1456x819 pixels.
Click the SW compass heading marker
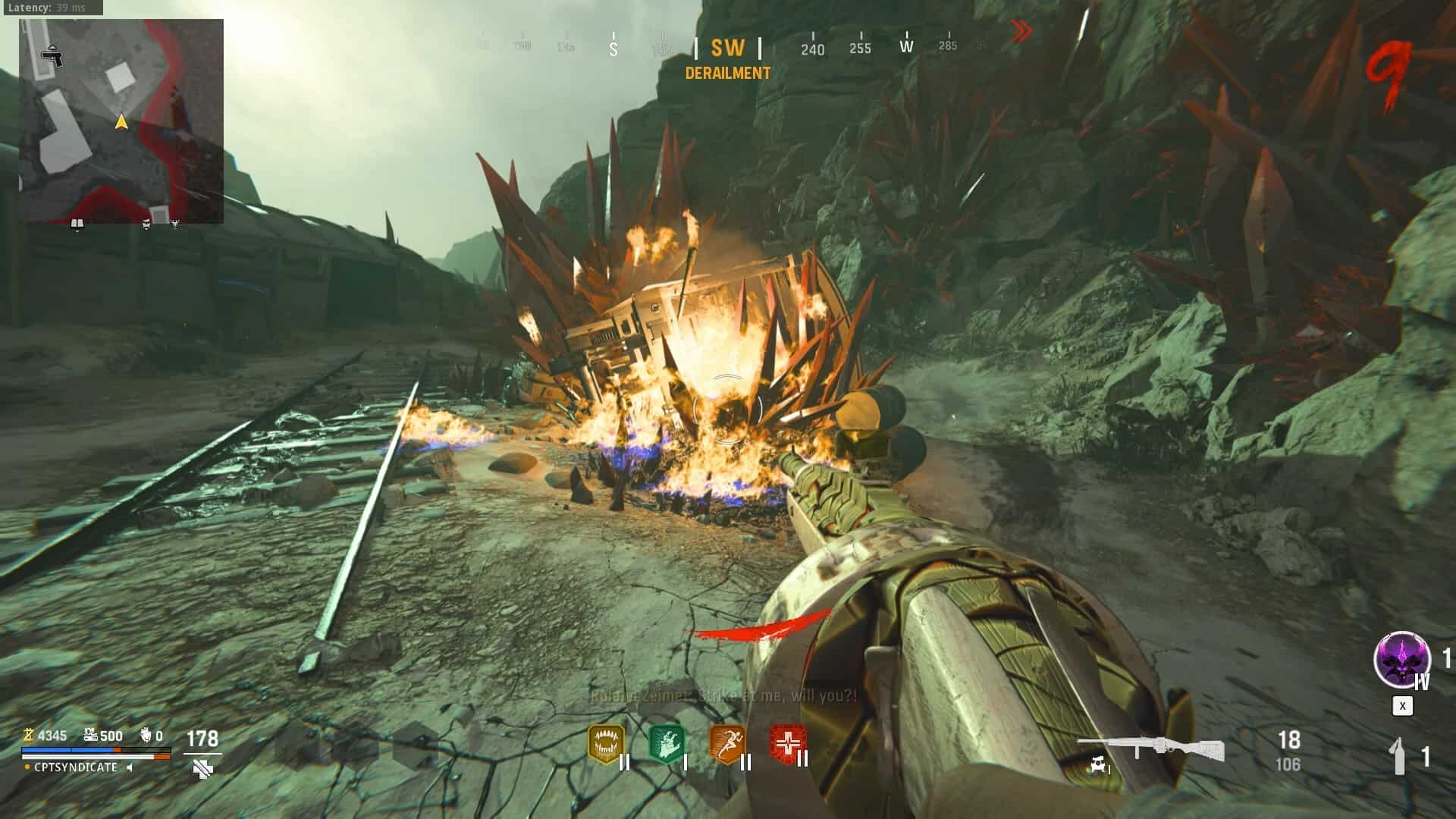tap(727, 49)
